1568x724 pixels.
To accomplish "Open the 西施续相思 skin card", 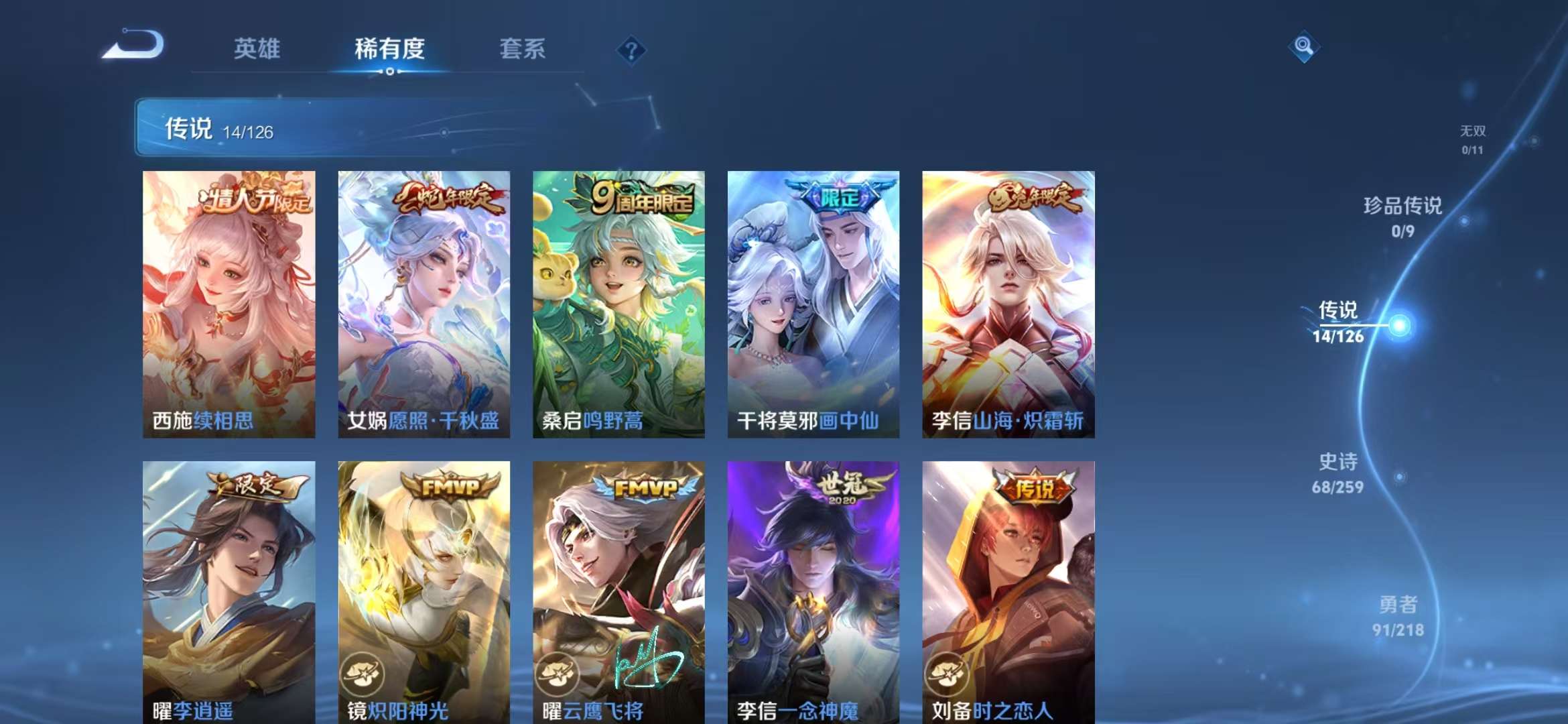I will (x=228, y=302).
